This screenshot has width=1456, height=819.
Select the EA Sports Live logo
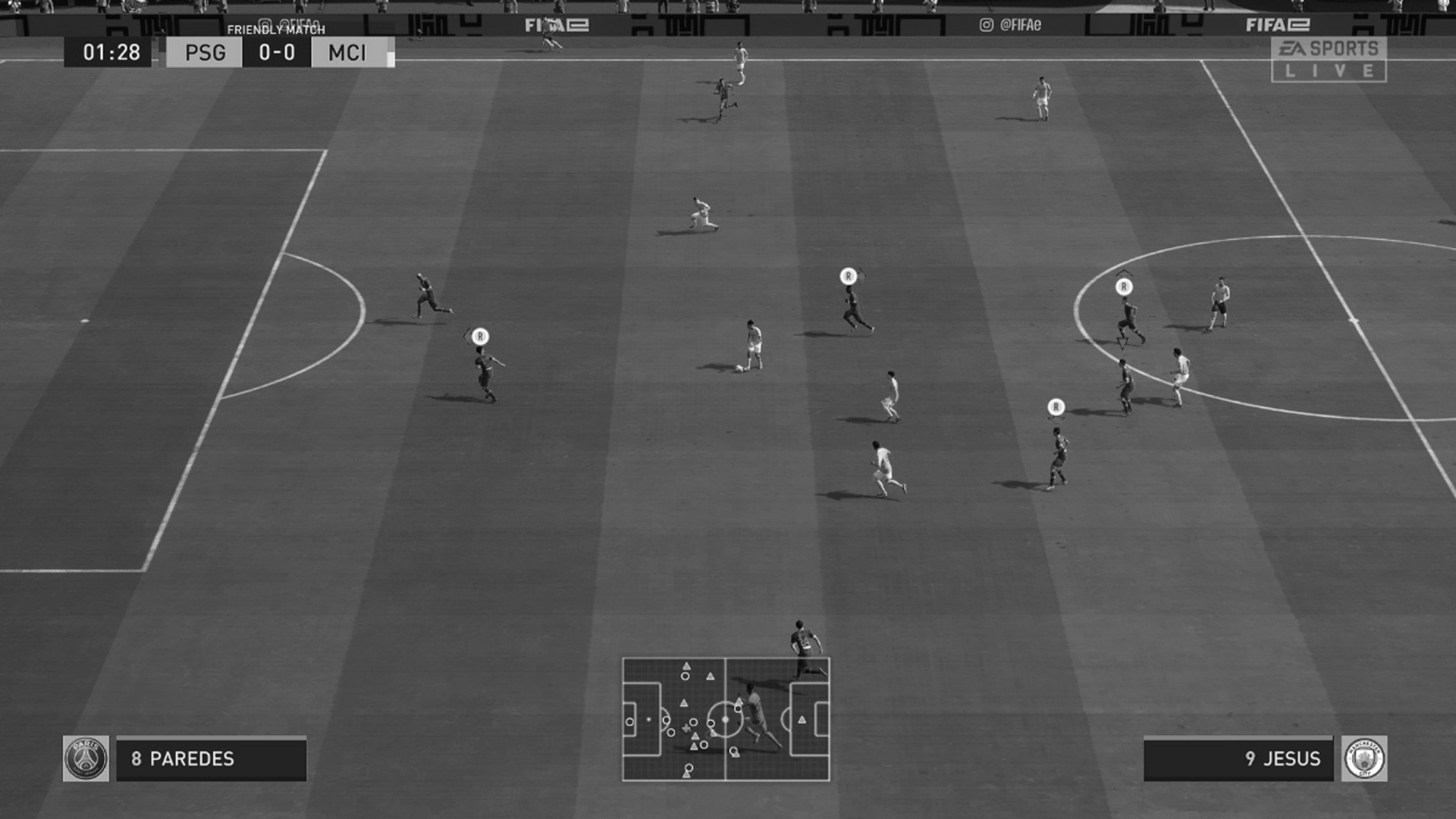click(1328, 58)
